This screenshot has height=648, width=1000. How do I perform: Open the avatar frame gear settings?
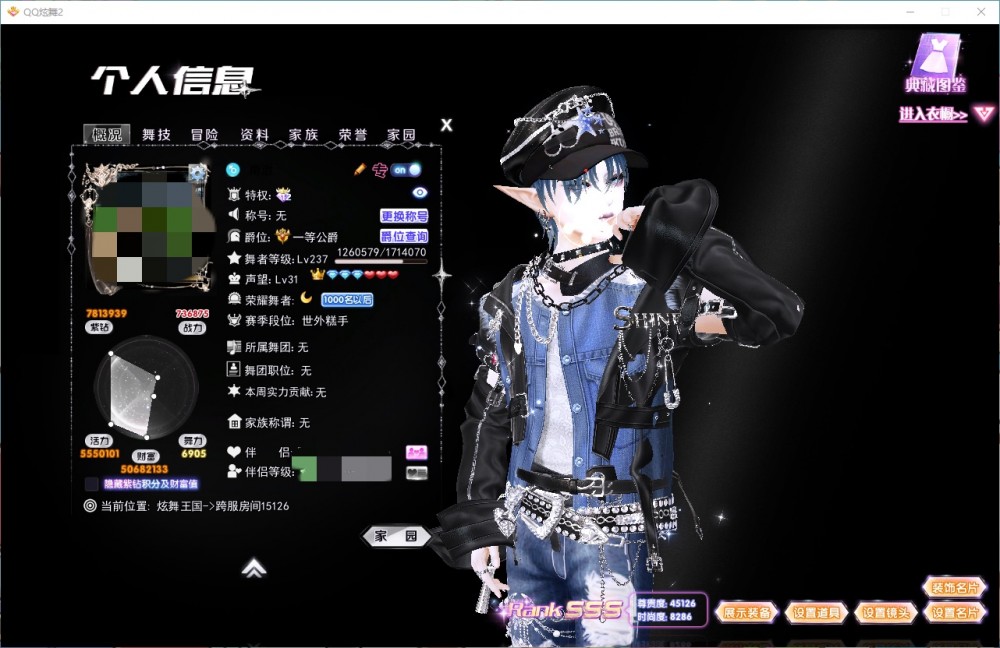[200, 172]
